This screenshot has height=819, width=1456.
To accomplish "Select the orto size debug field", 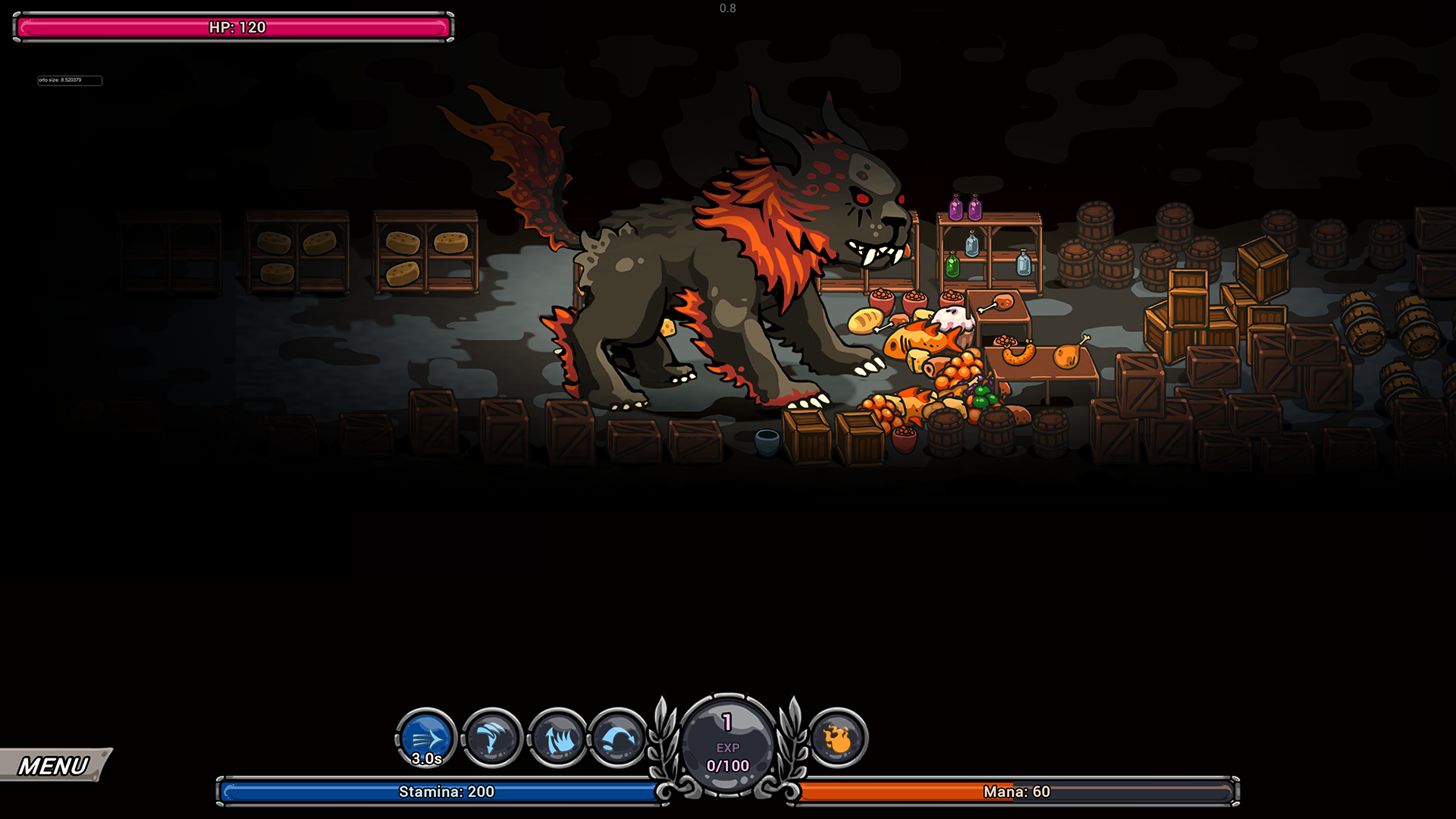I will [x=70, y=80].
